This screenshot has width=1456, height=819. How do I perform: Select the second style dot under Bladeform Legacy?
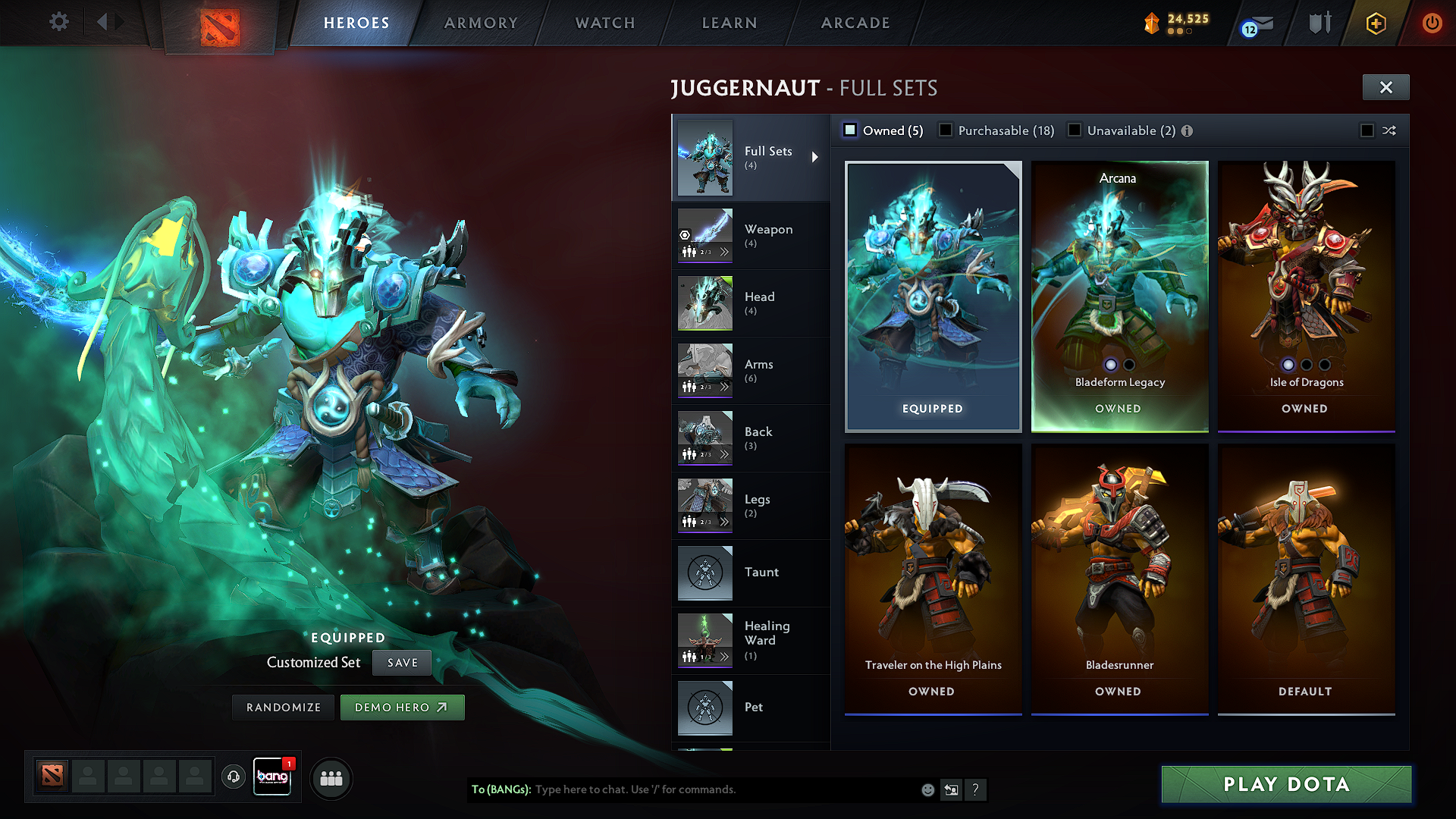tap(1128, 365)
